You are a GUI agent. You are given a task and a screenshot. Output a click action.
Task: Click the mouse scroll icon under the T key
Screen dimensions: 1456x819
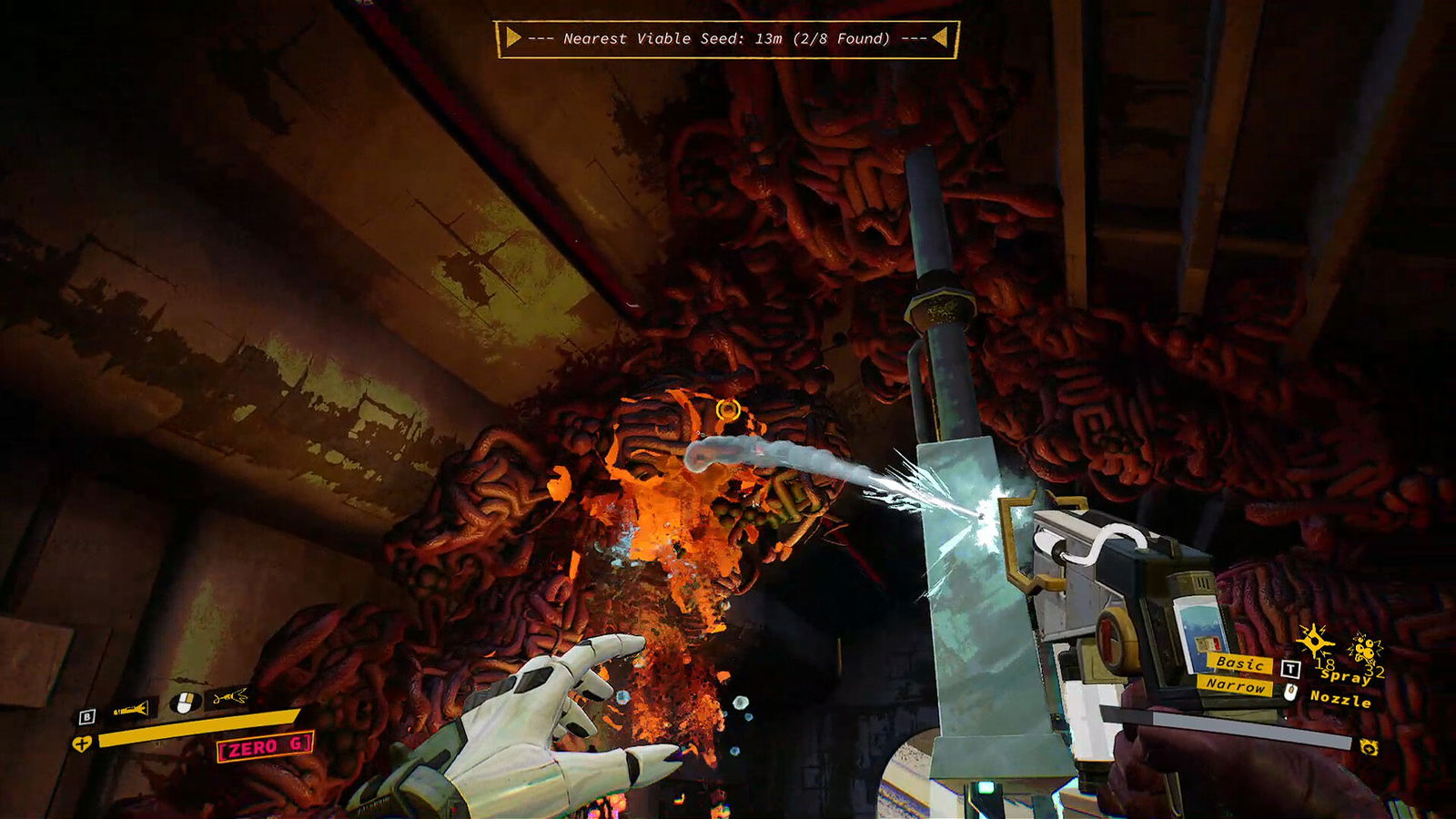1290,693
